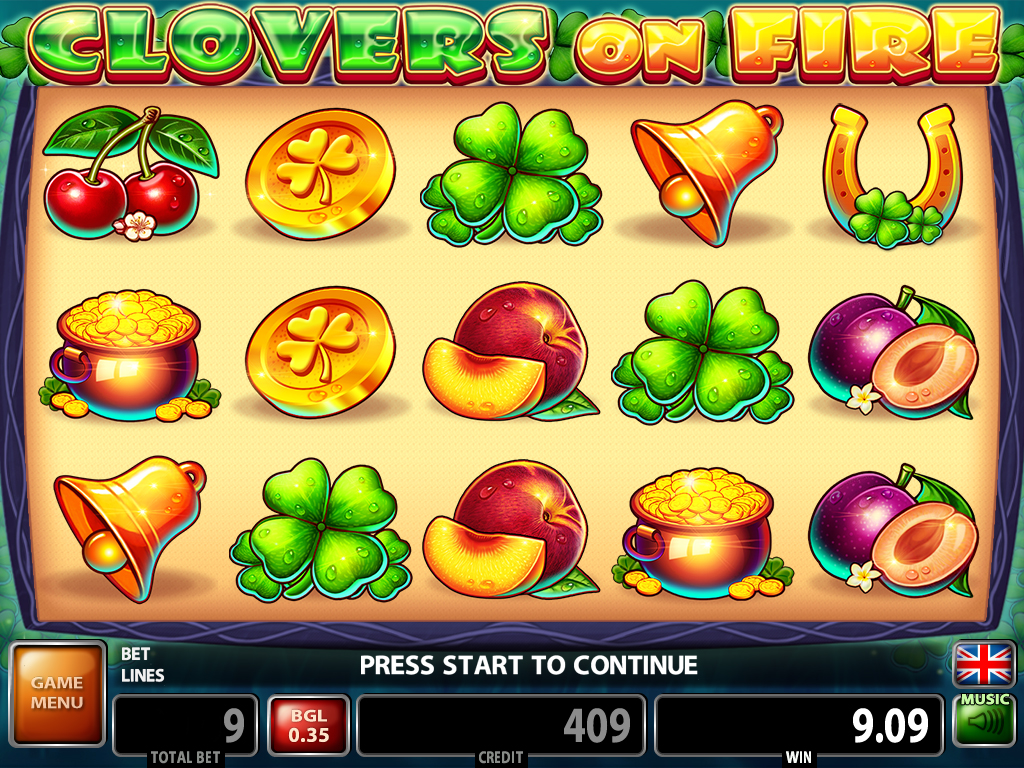1024x768 pixels.
Task: Toggle the Music sound button
Action: pos(984,718)
